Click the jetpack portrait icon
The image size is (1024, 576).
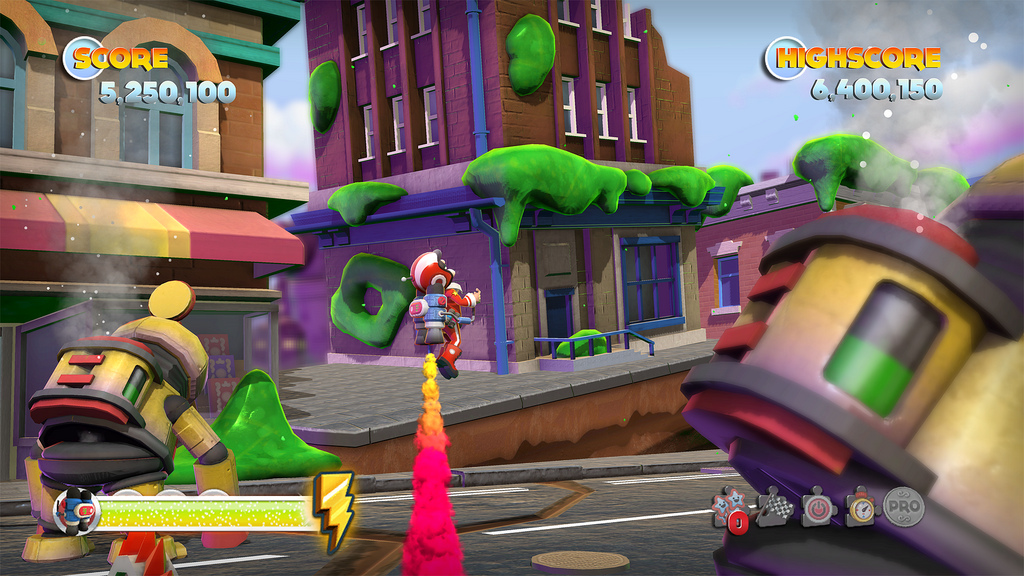(x=76, y=510)
